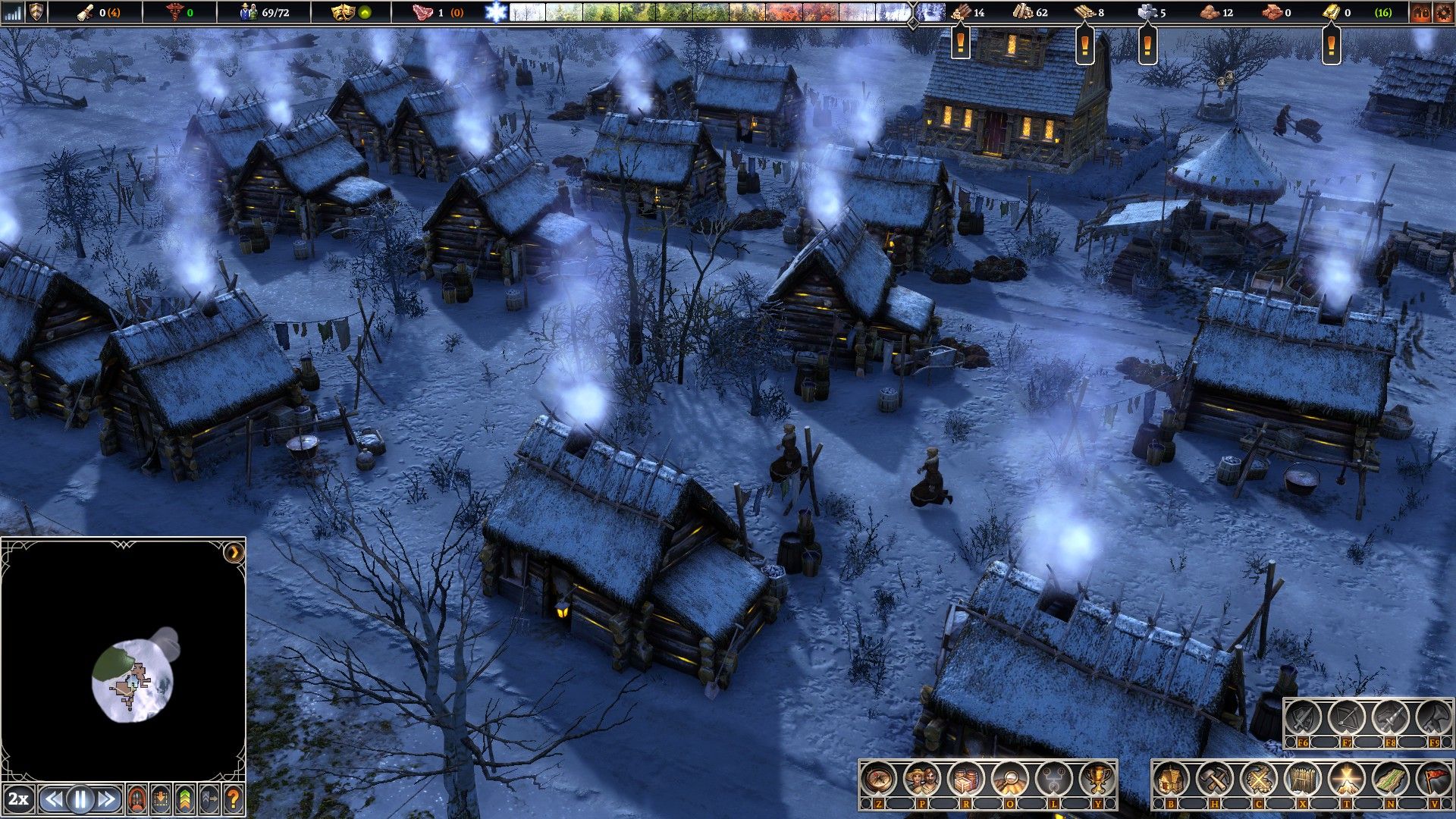Click the alert marker under the wood logs
Screen dimensions: 1456x819
(x=961, y=42)
